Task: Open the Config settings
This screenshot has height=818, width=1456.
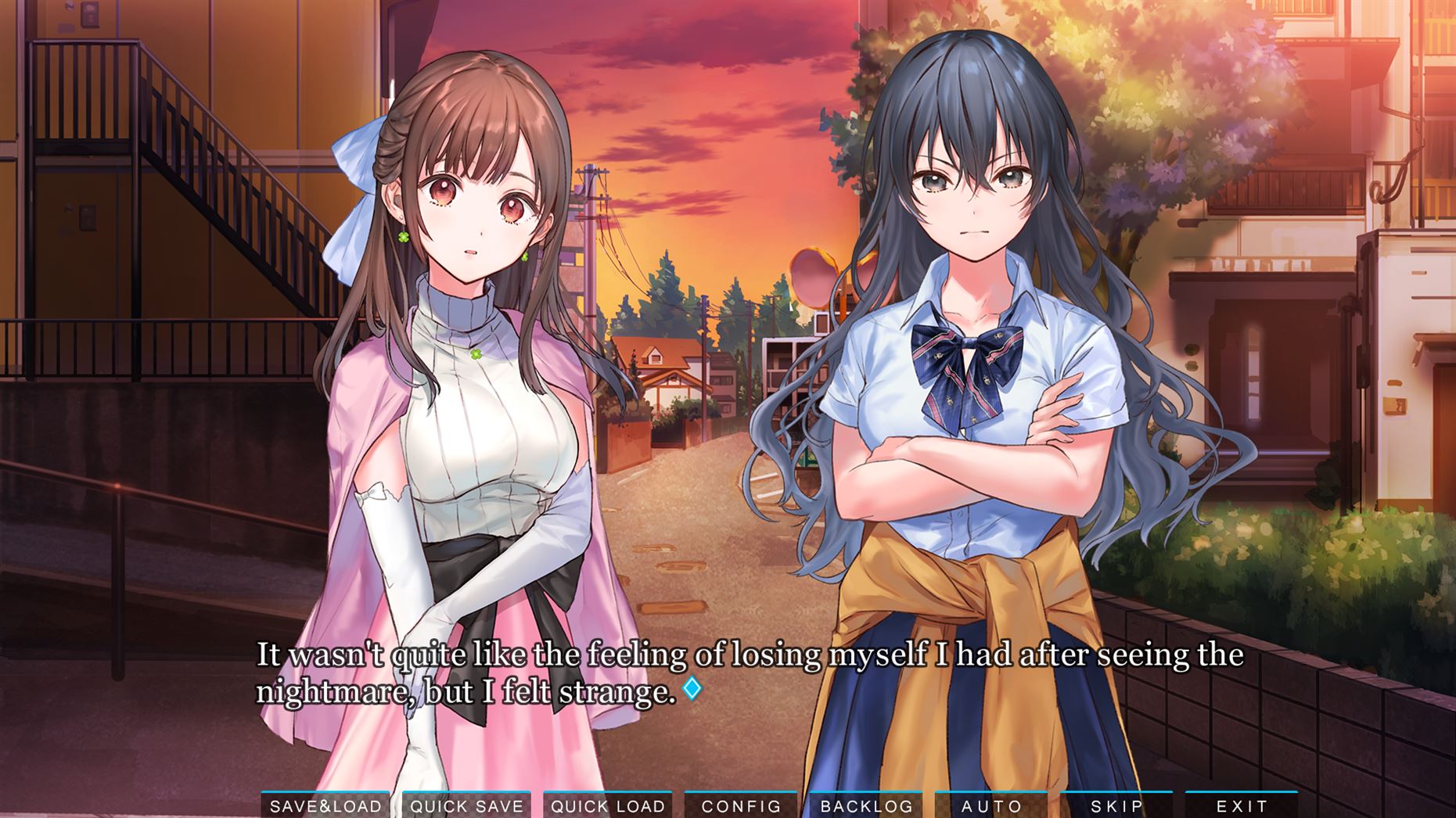Action: [x=741, y=805]
